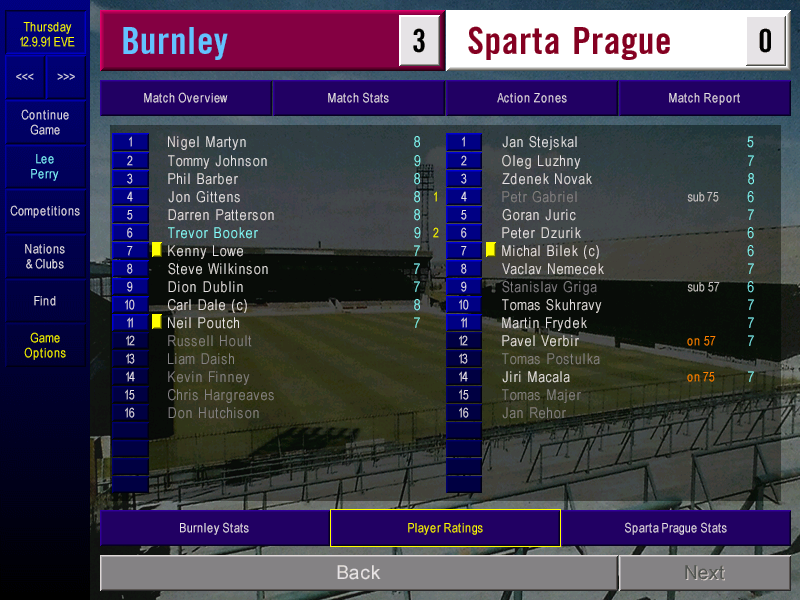The width and height of the screenshot is (800, 600).
Task: Select the Player Ratings tab
Action: 445,528
